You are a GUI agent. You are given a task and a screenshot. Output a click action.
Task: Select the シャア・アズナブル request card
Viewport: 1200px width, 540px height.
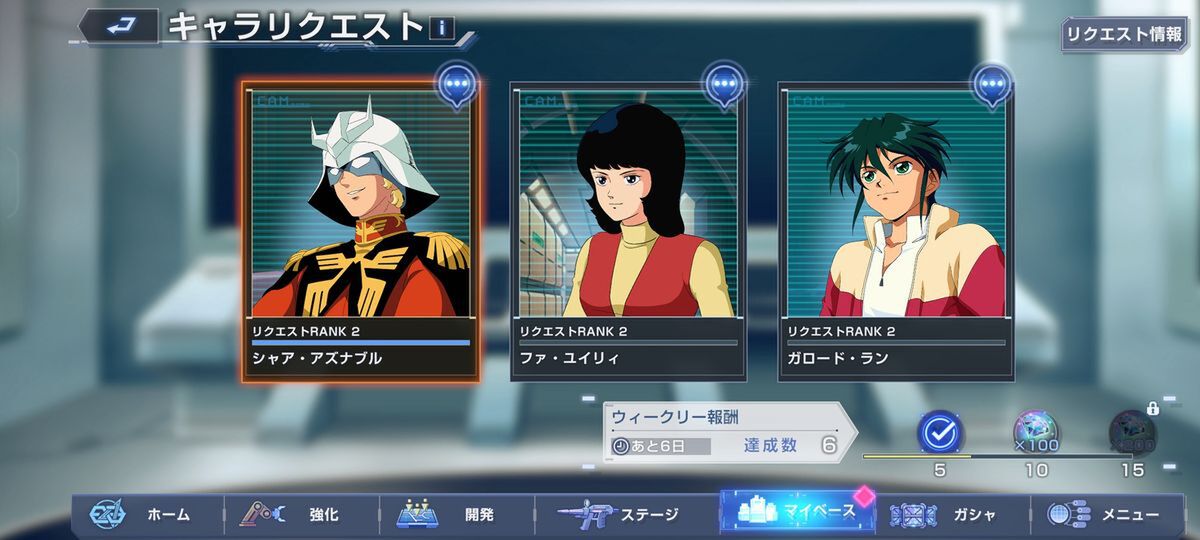[360, 230]
